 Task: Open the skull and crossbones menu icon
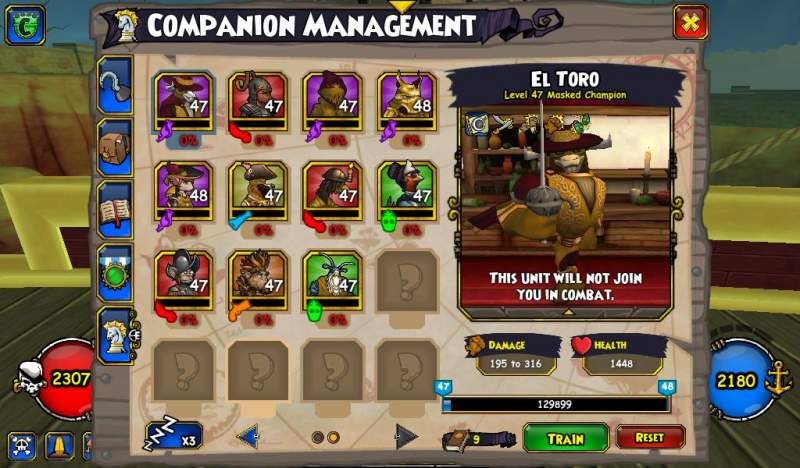pyautogui.click(x=20, y=445)
